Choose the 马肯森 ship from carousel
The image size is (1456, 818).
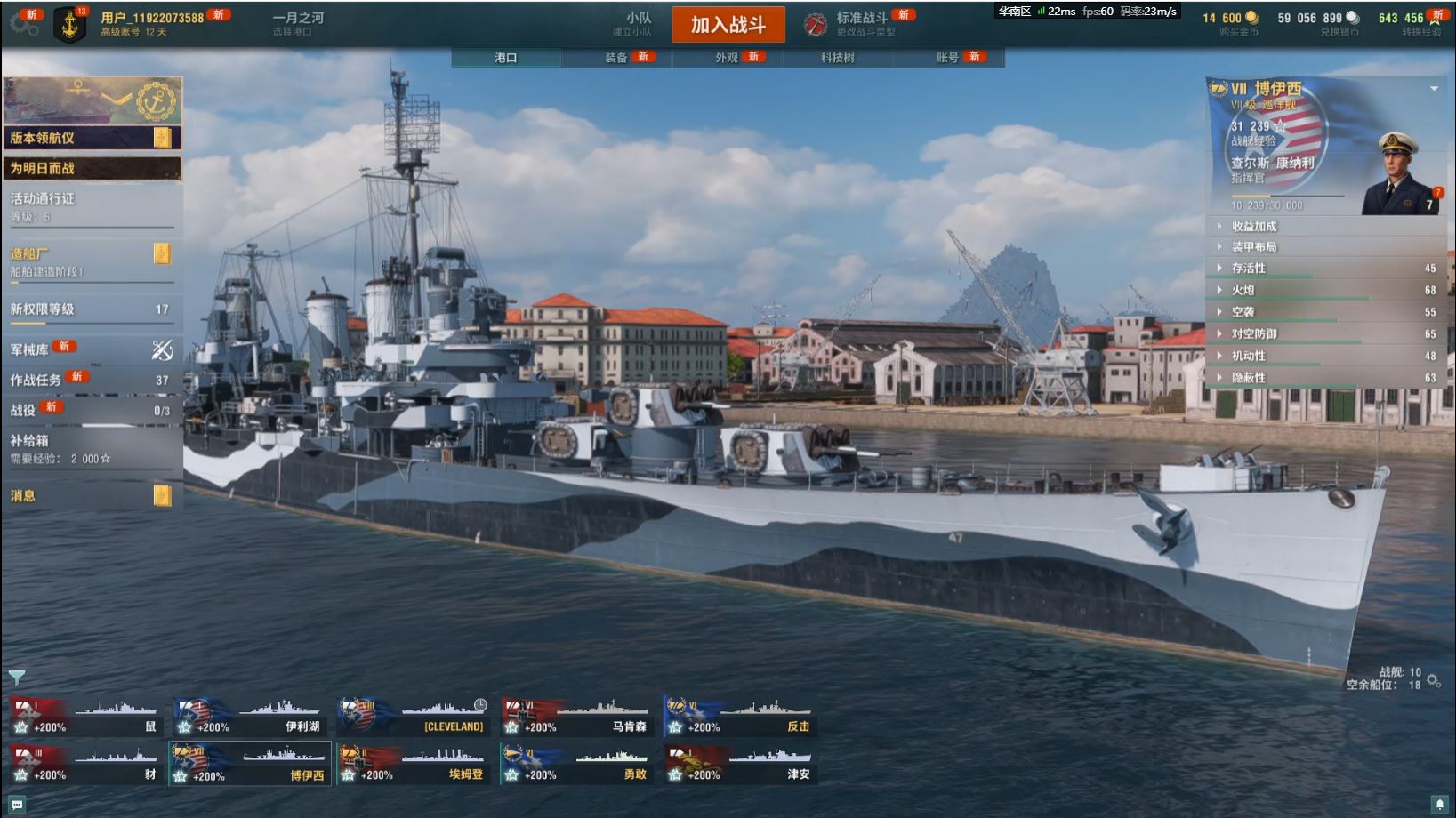576,717
